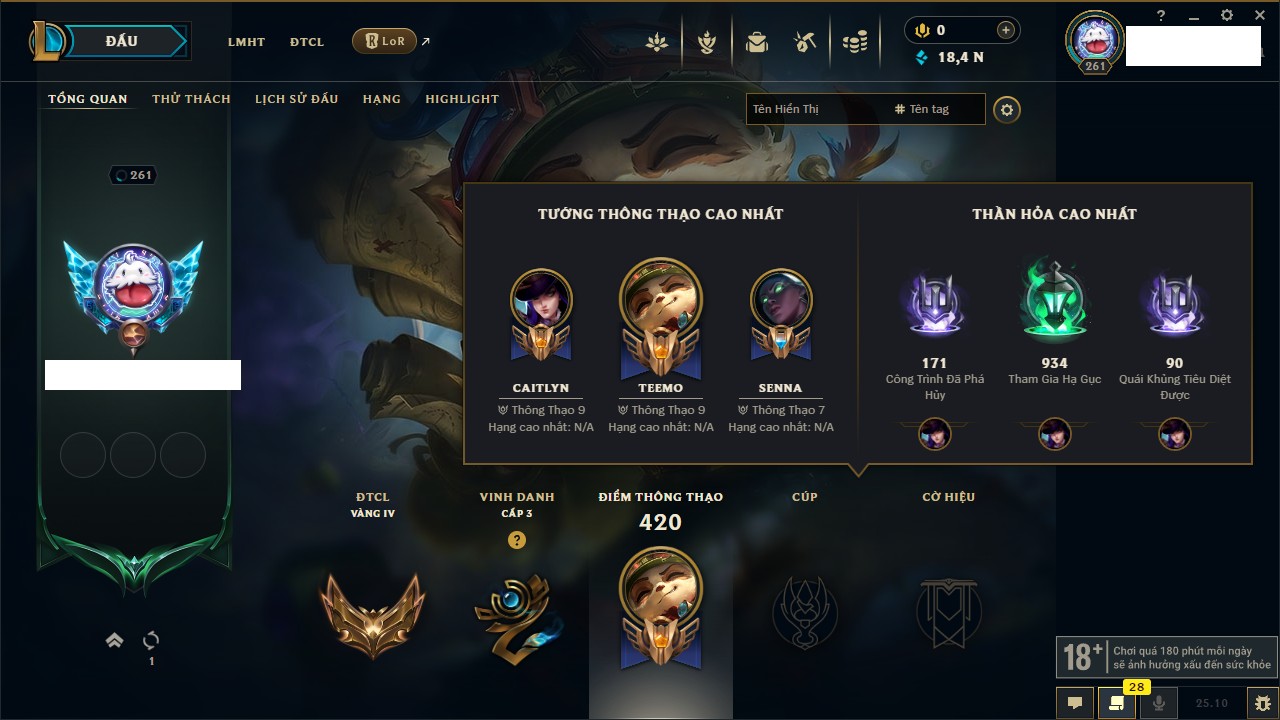This screenshot has width=1280, height=720.
Task: Open client settings gear in title bar
Action: pyautogui.click(x=1227, y=15)
